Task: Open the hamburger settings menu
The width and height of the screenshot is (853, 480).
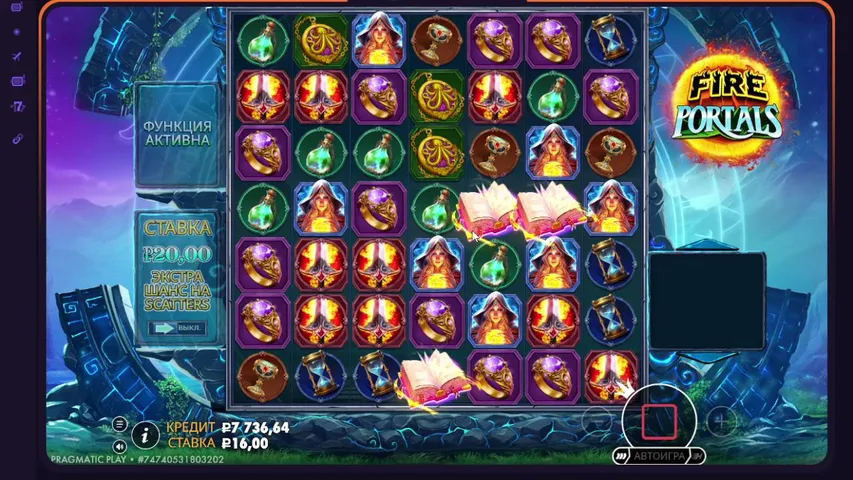Action: pos(120,424)
